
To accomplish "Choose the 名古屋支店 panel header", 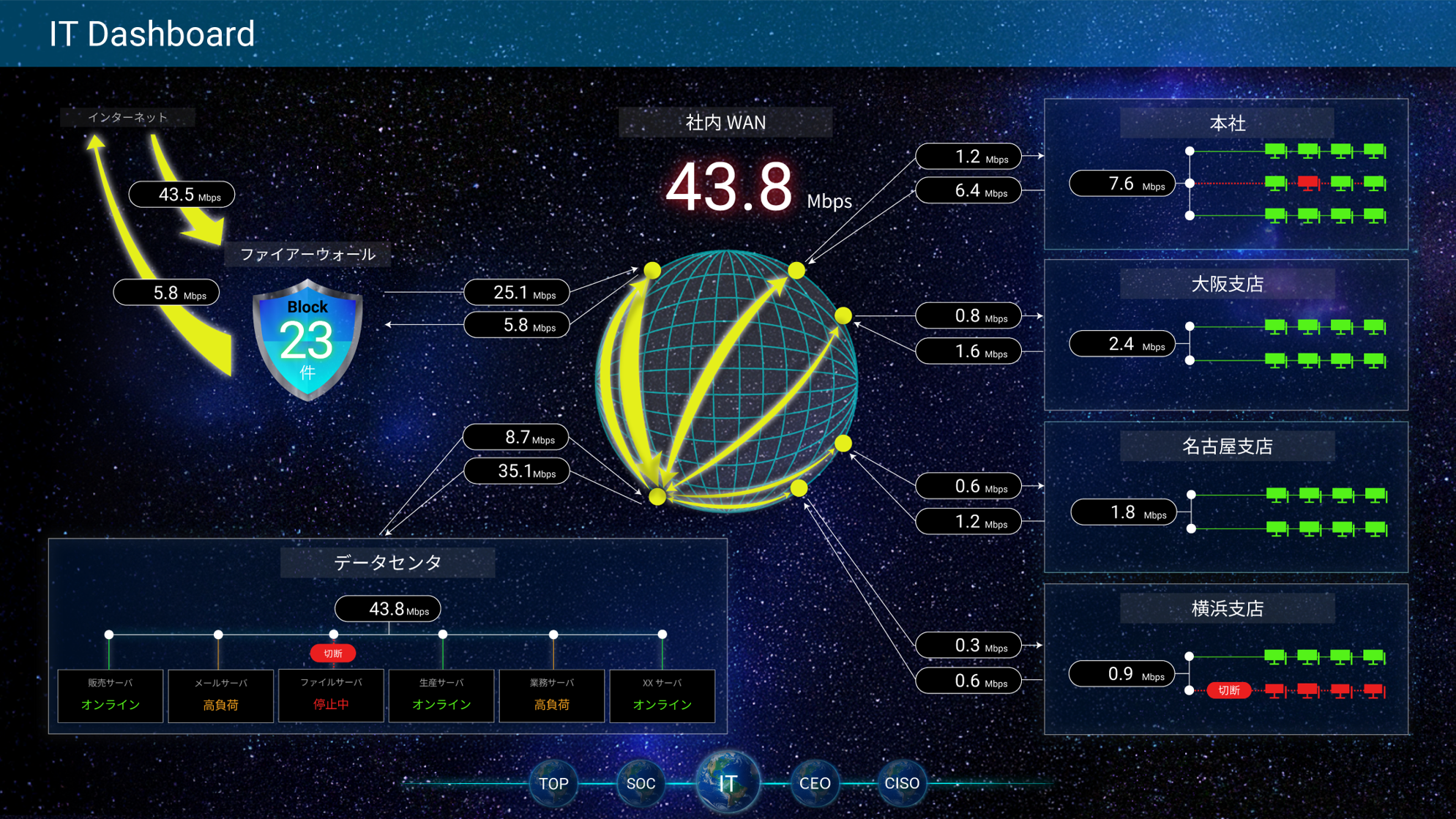I will [1227, 446].
